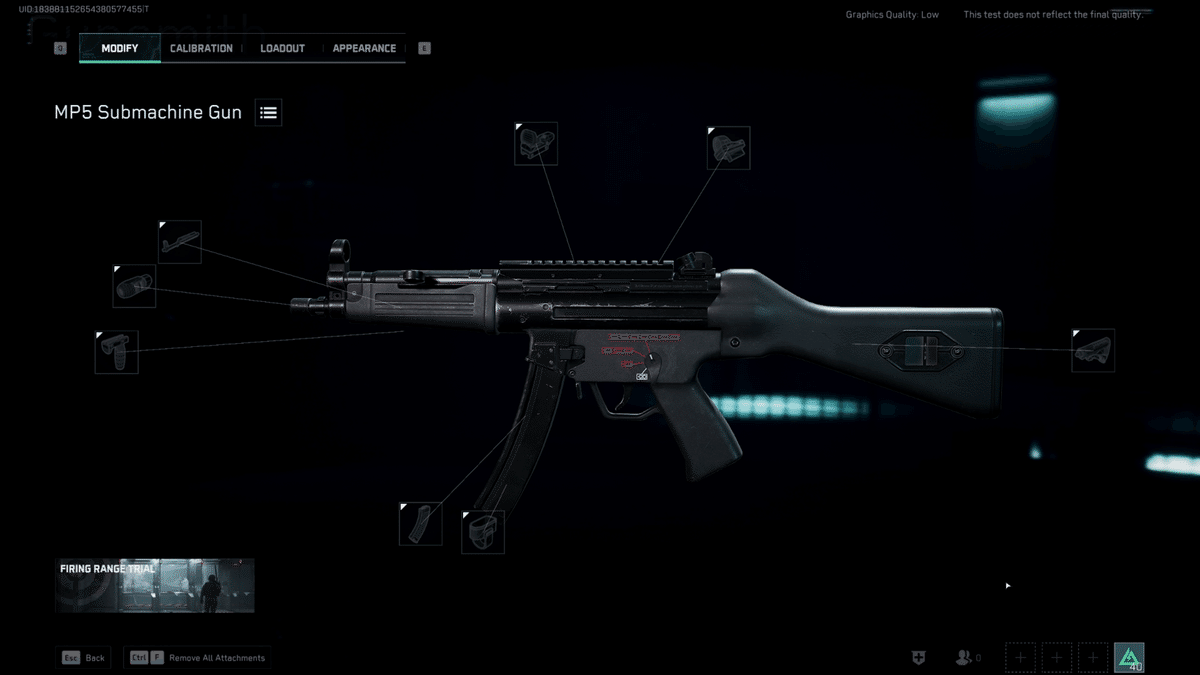Screen dimensions: 1200x675
Task: Select the stock attachment slot
Action: (1093, 350)
